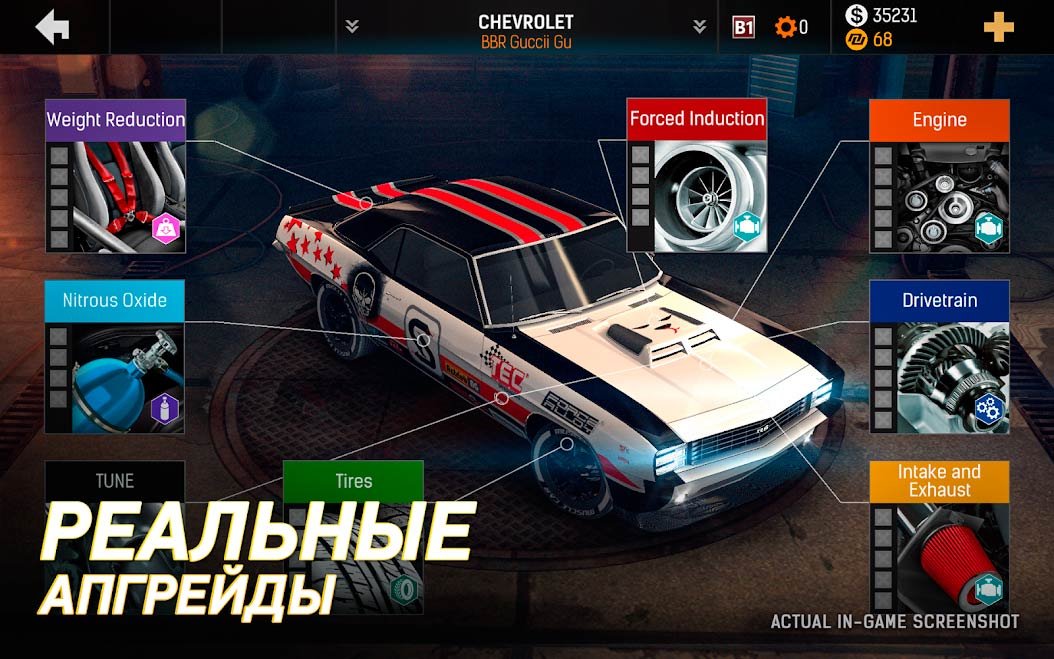Open the Forced Induction turbo upgrade
This screenshot has width=1054, height=659.
[x=697, y=176]
